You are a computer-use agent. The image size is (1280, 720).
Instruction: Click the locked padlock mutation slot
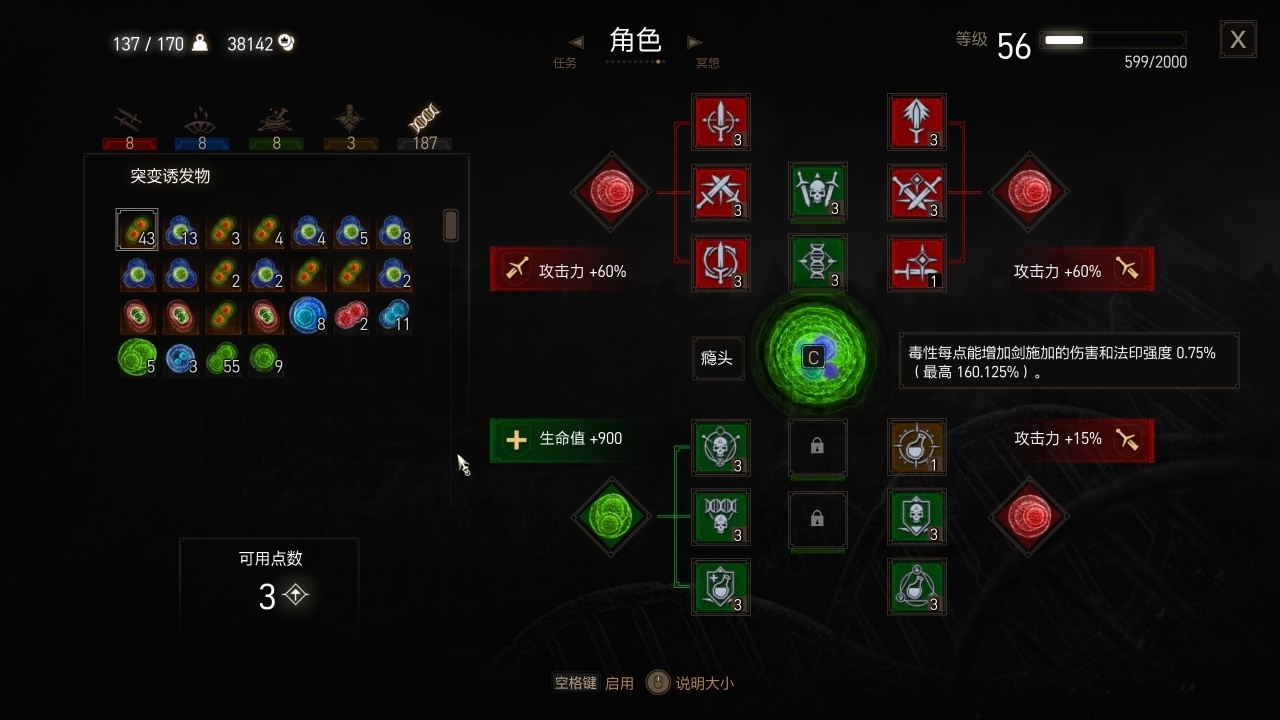(818, 448)
